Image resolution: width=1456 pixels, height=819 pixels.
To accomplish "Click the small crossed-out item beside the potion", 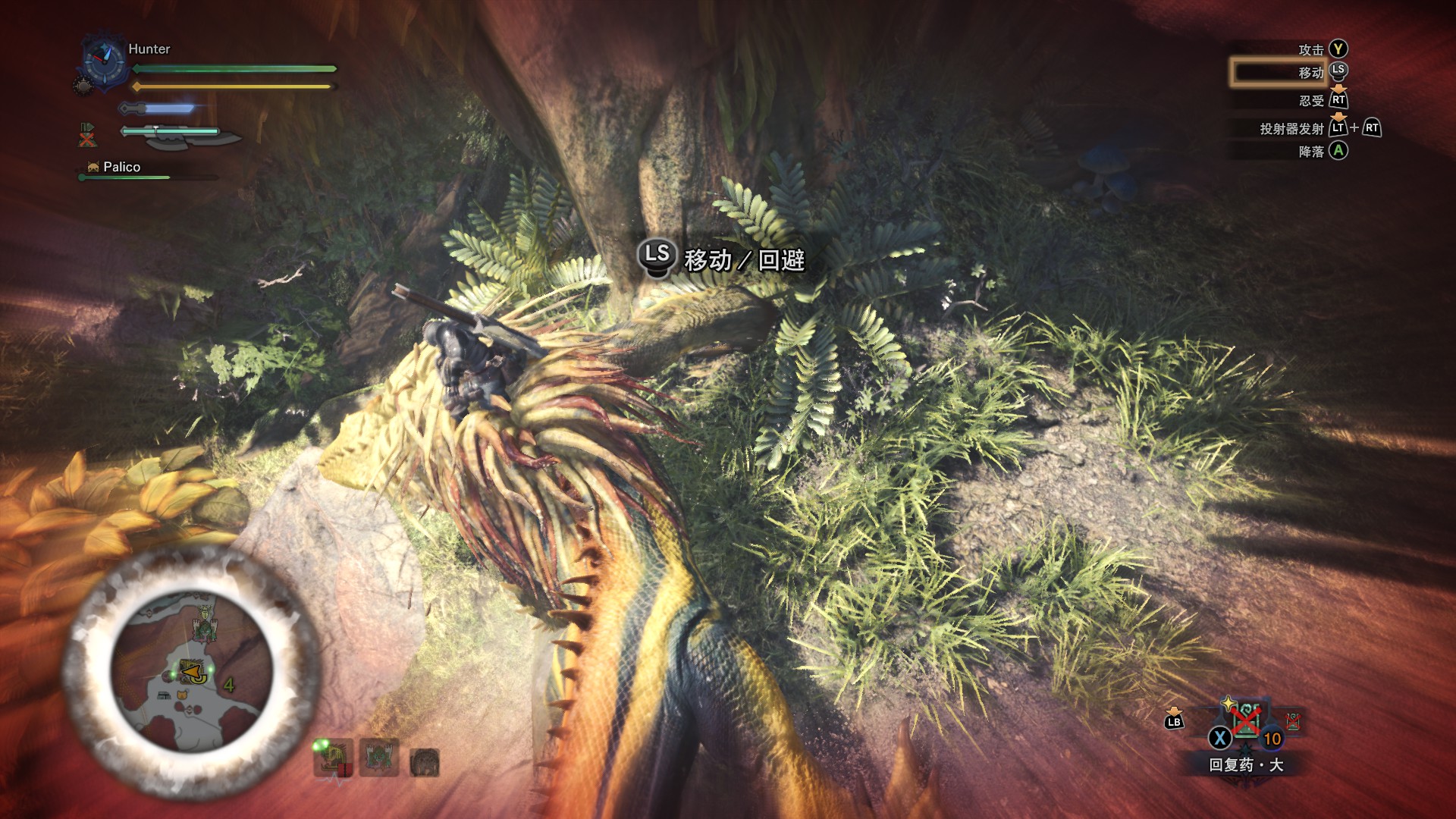I will coord(1292,721).
